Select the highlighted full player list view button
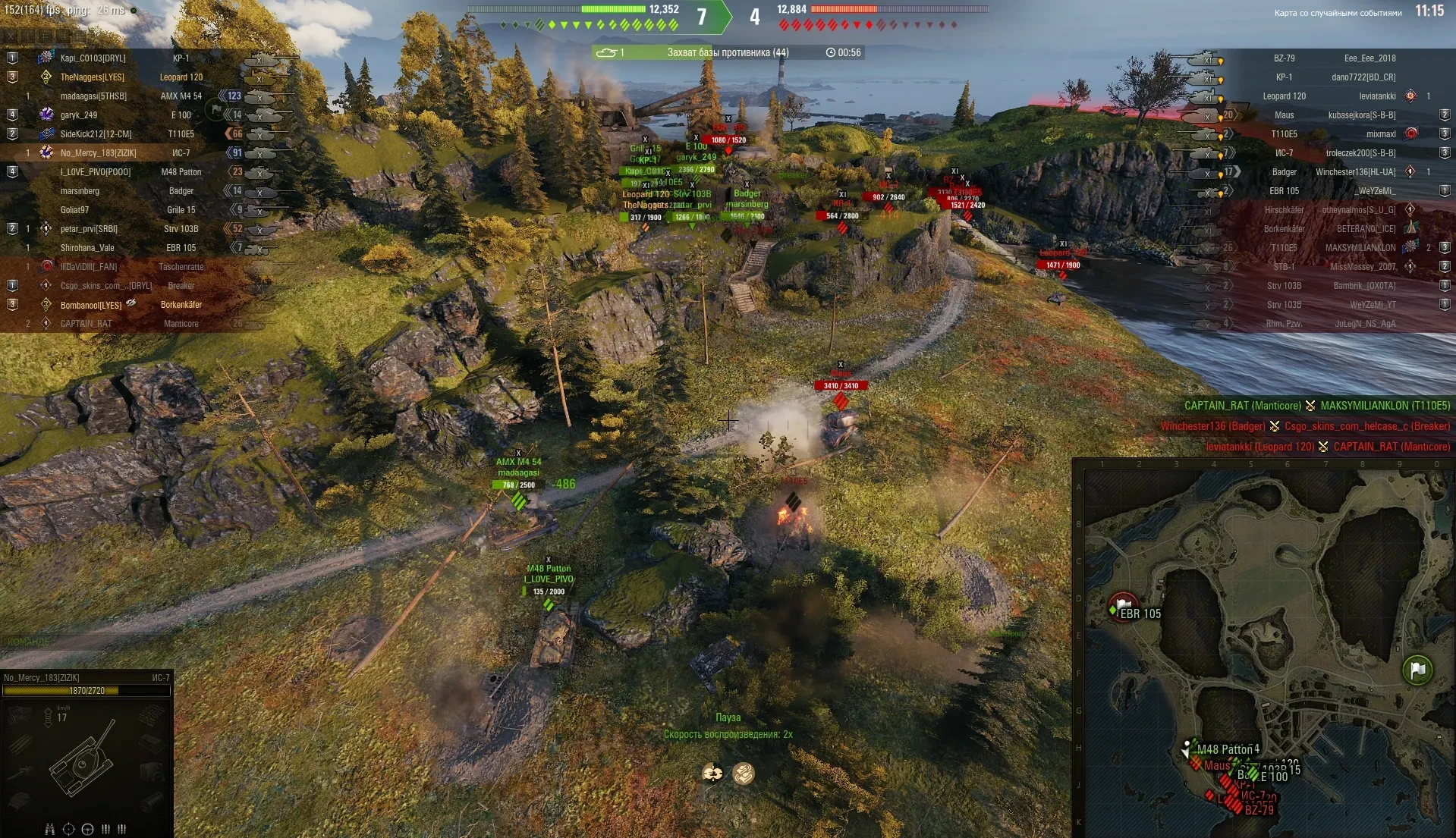 click(x=80, y=36)
